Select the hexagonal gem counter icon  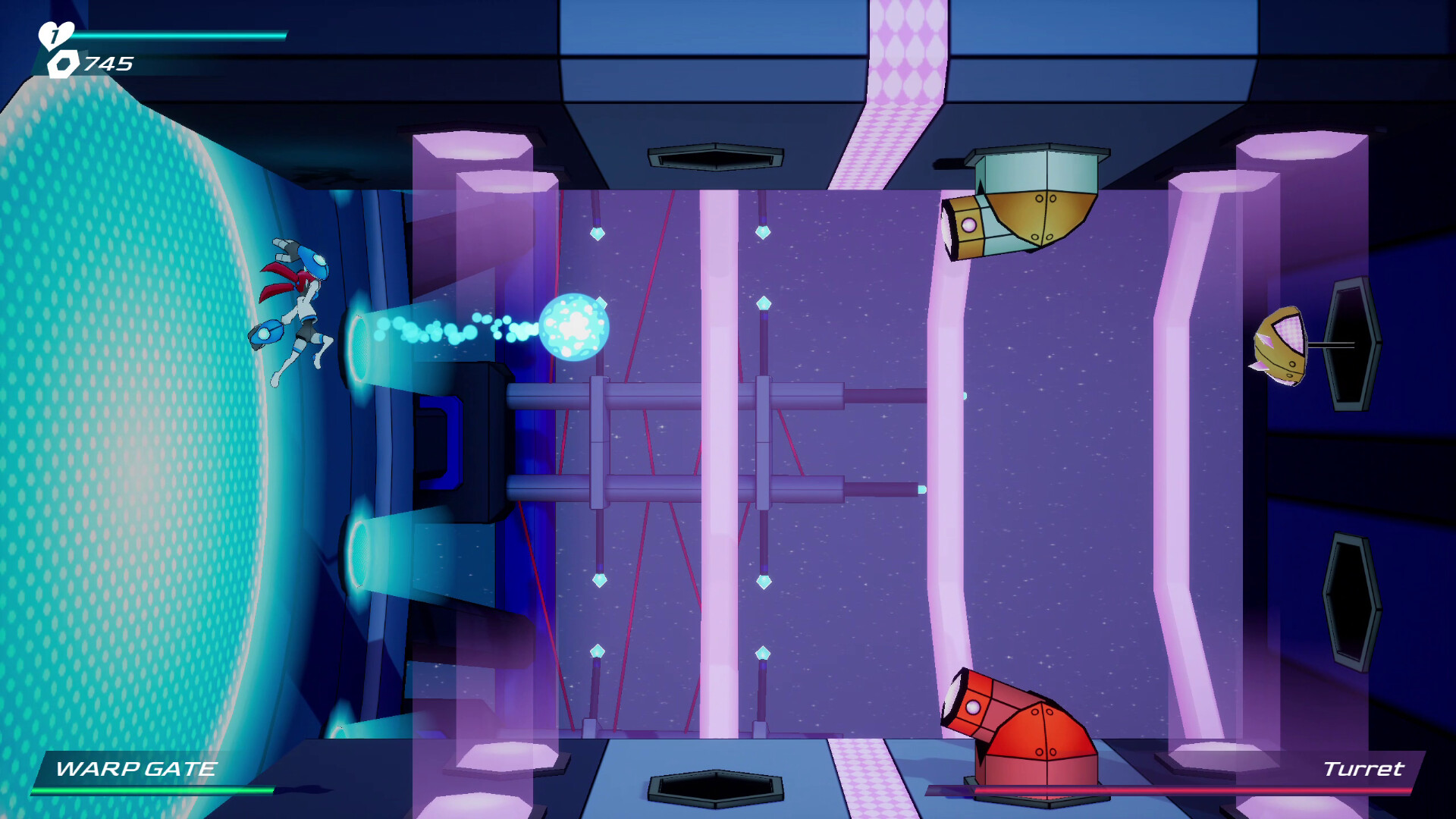pyautogui.click(x=64, y=62)
